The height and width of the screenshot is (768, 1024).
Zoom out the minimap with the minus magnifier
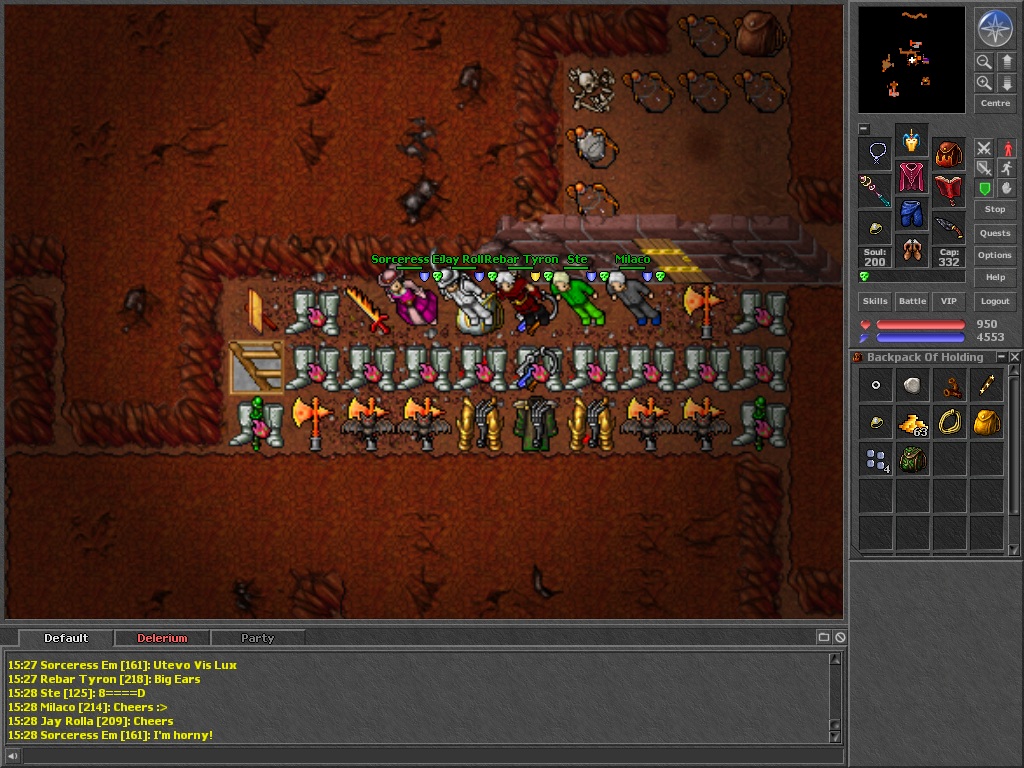984,62
